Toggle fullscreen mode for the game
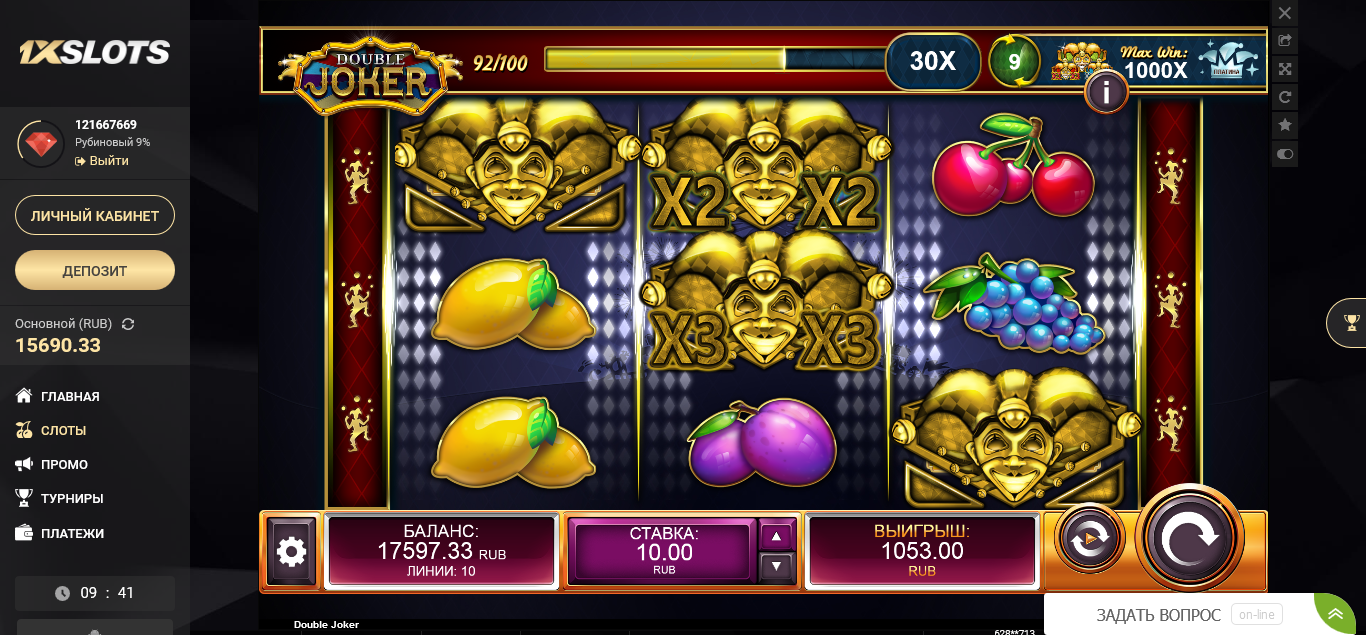 (x=1285, y=69)
